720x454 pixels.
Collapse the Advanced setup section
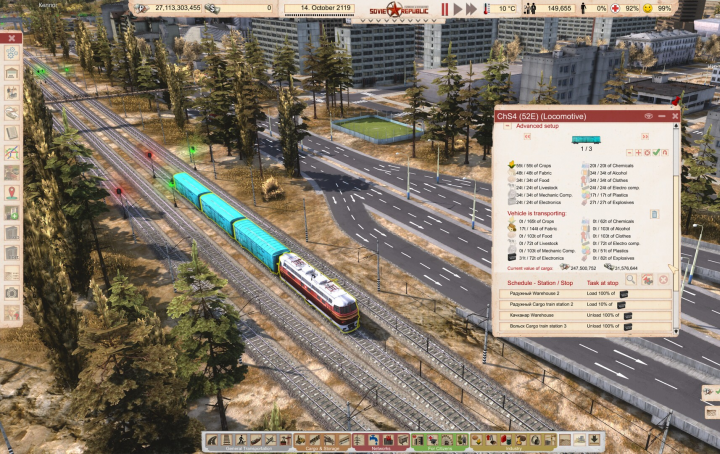507,126
